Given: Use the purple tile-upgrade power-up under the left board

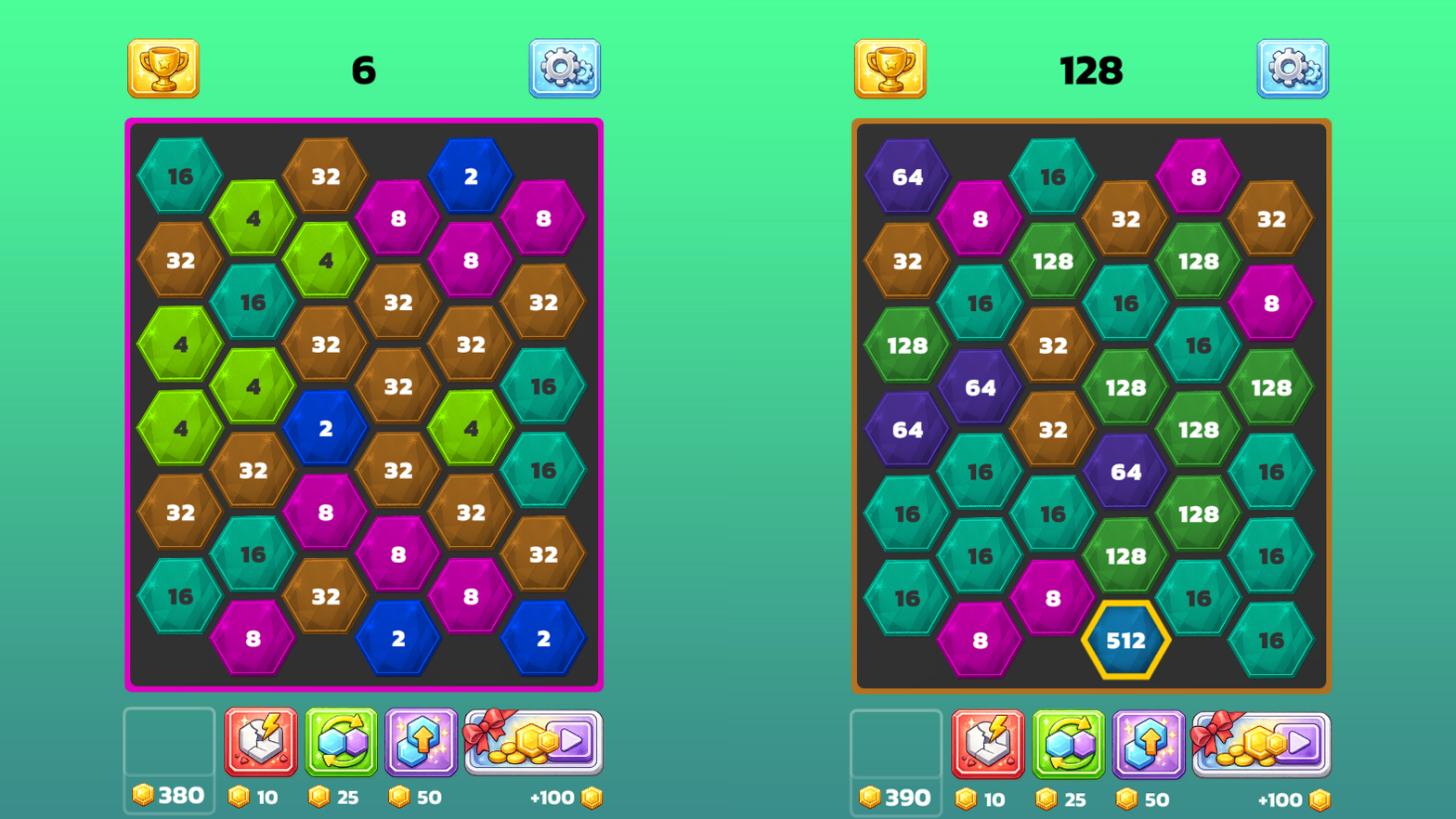Looking at the screenshot, I should coord(422,743).
